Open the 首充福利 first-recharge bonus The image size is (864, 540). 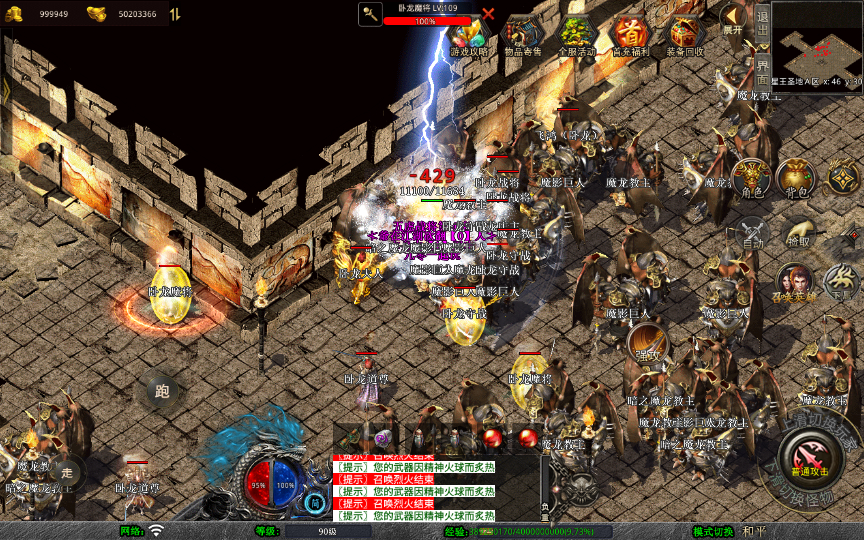pos(631,36)
